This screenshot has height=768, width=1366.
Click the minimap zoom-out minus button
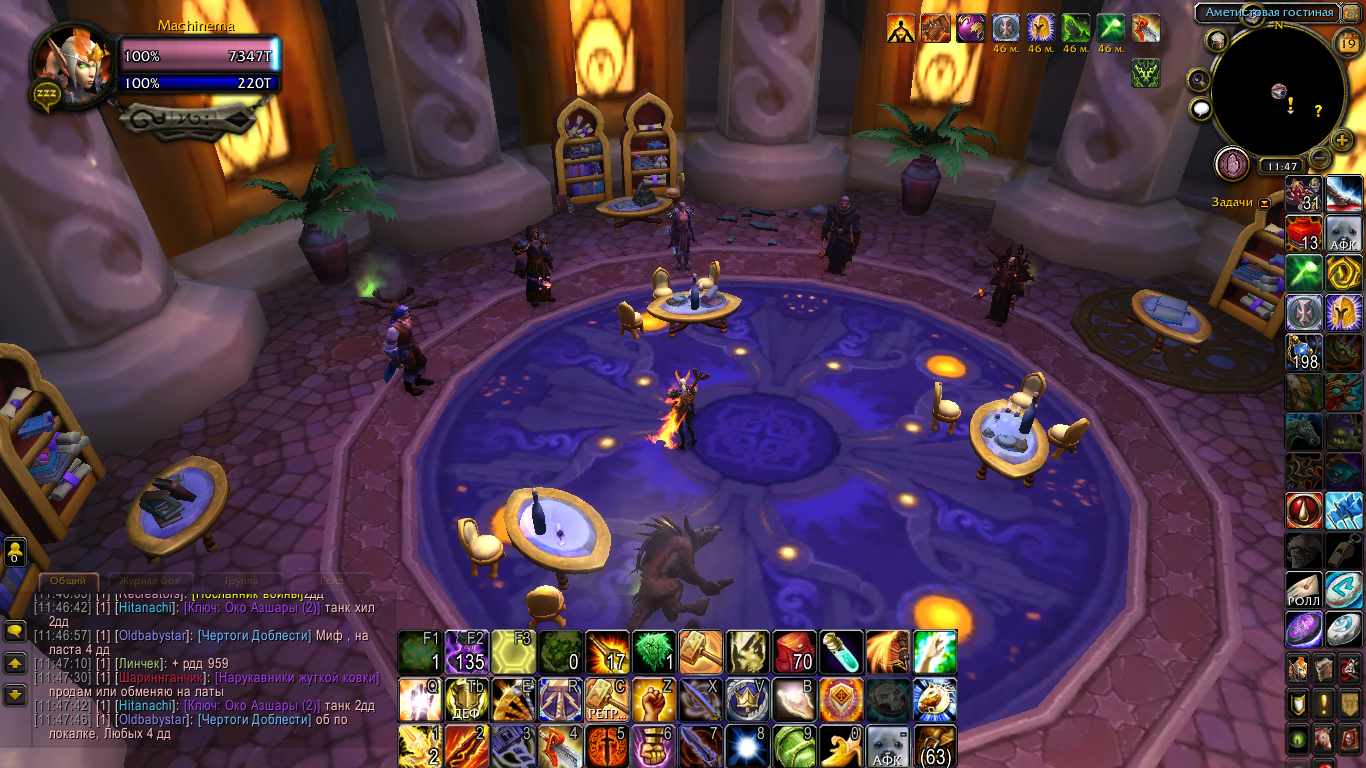[1320, 157]
